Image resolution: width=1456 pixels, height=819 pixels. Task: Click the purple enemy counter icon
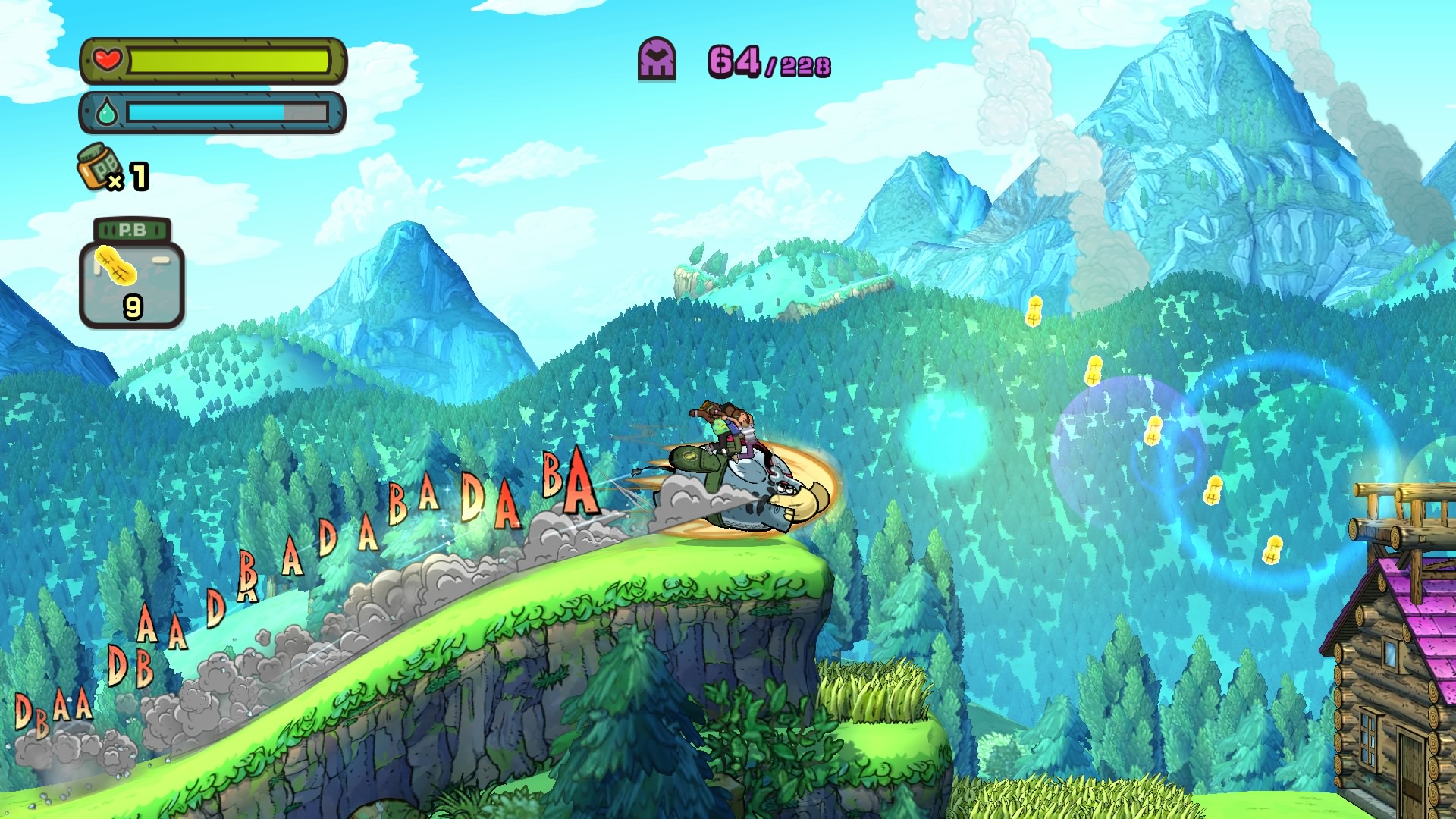[657, 60]
